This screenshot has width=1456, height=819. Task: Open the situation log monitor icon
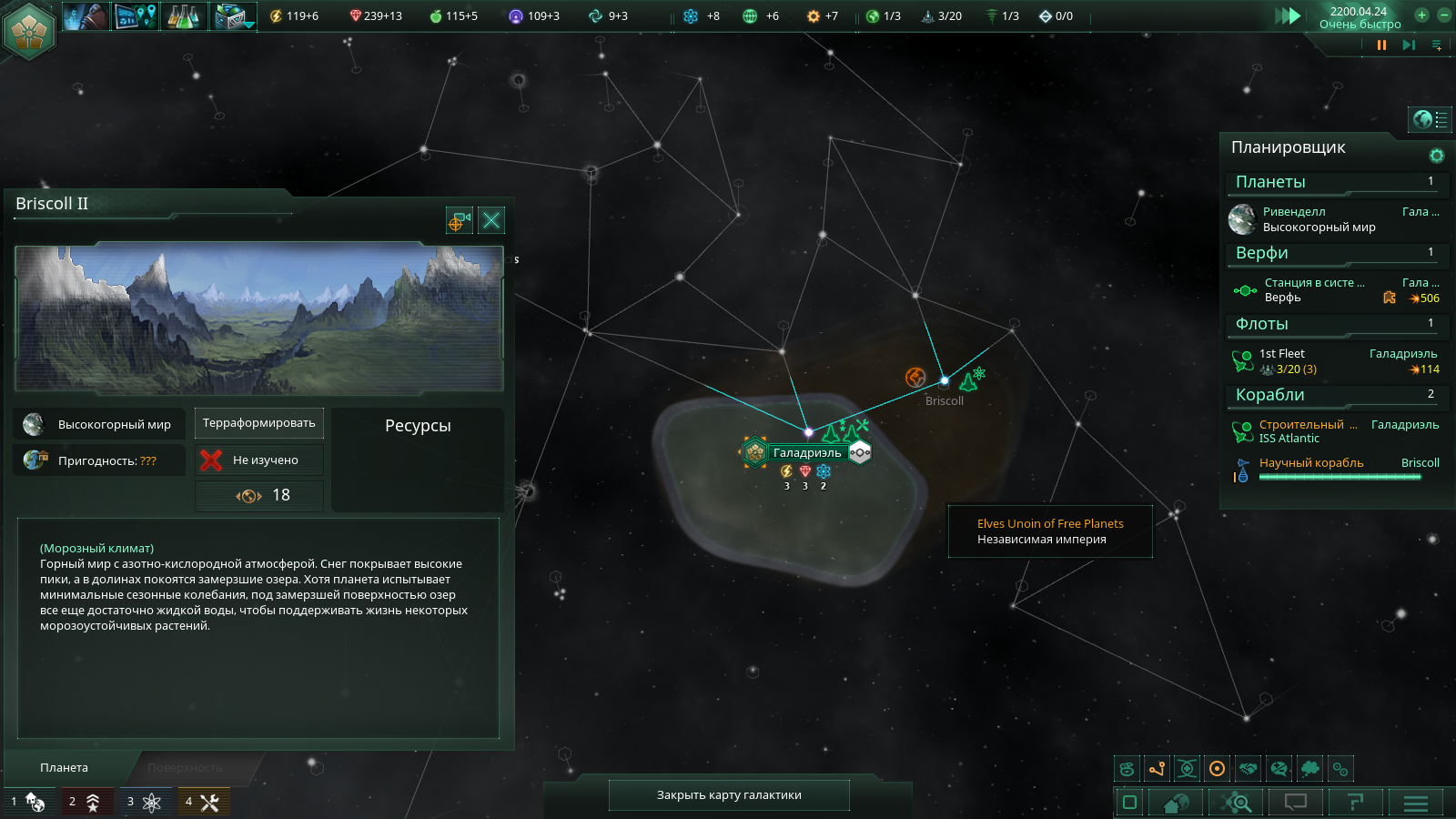(136, 15)
